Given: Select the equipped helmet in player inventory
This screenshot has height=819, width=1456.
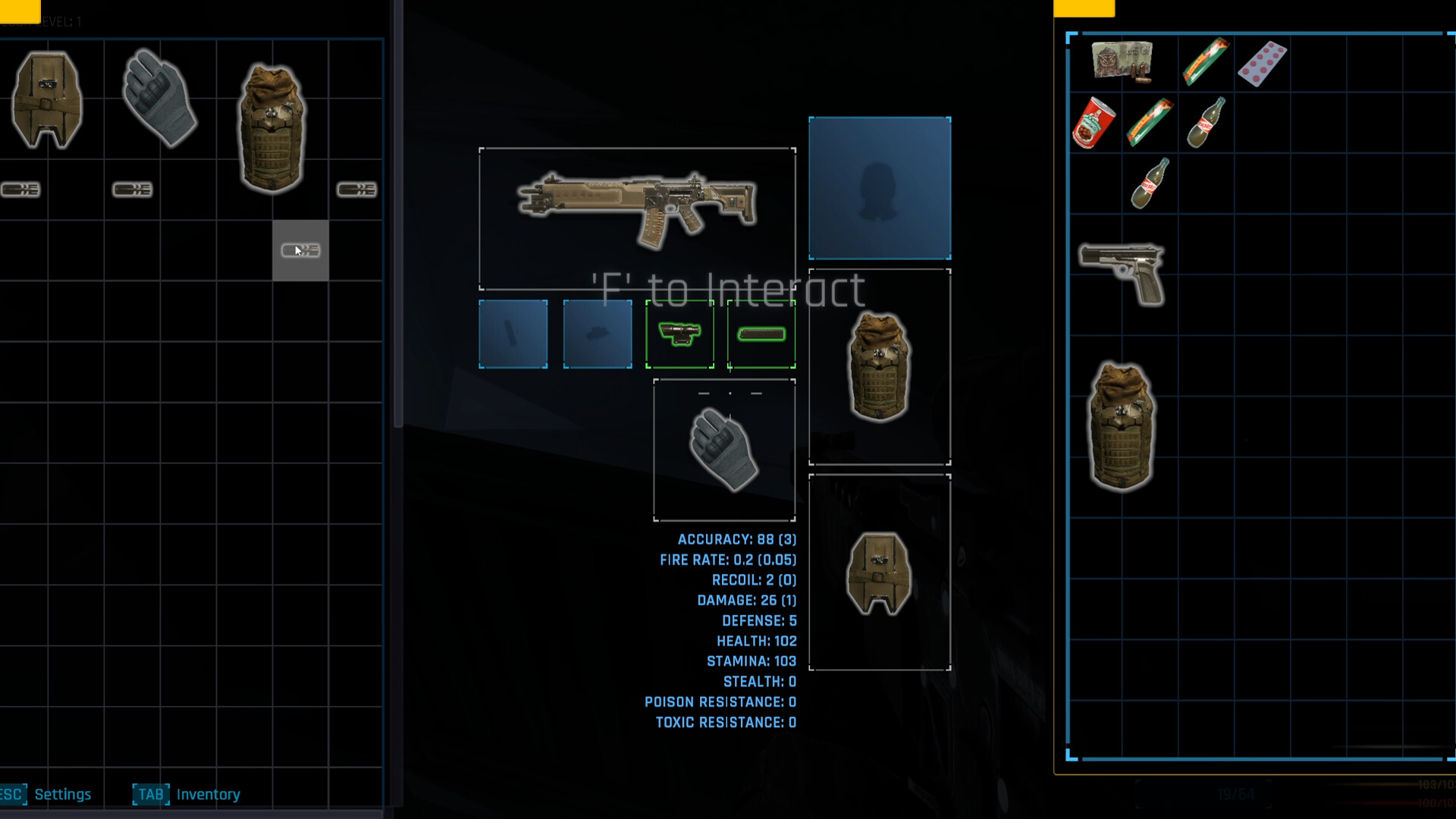Looking at the screenshot, I should 45,99.
